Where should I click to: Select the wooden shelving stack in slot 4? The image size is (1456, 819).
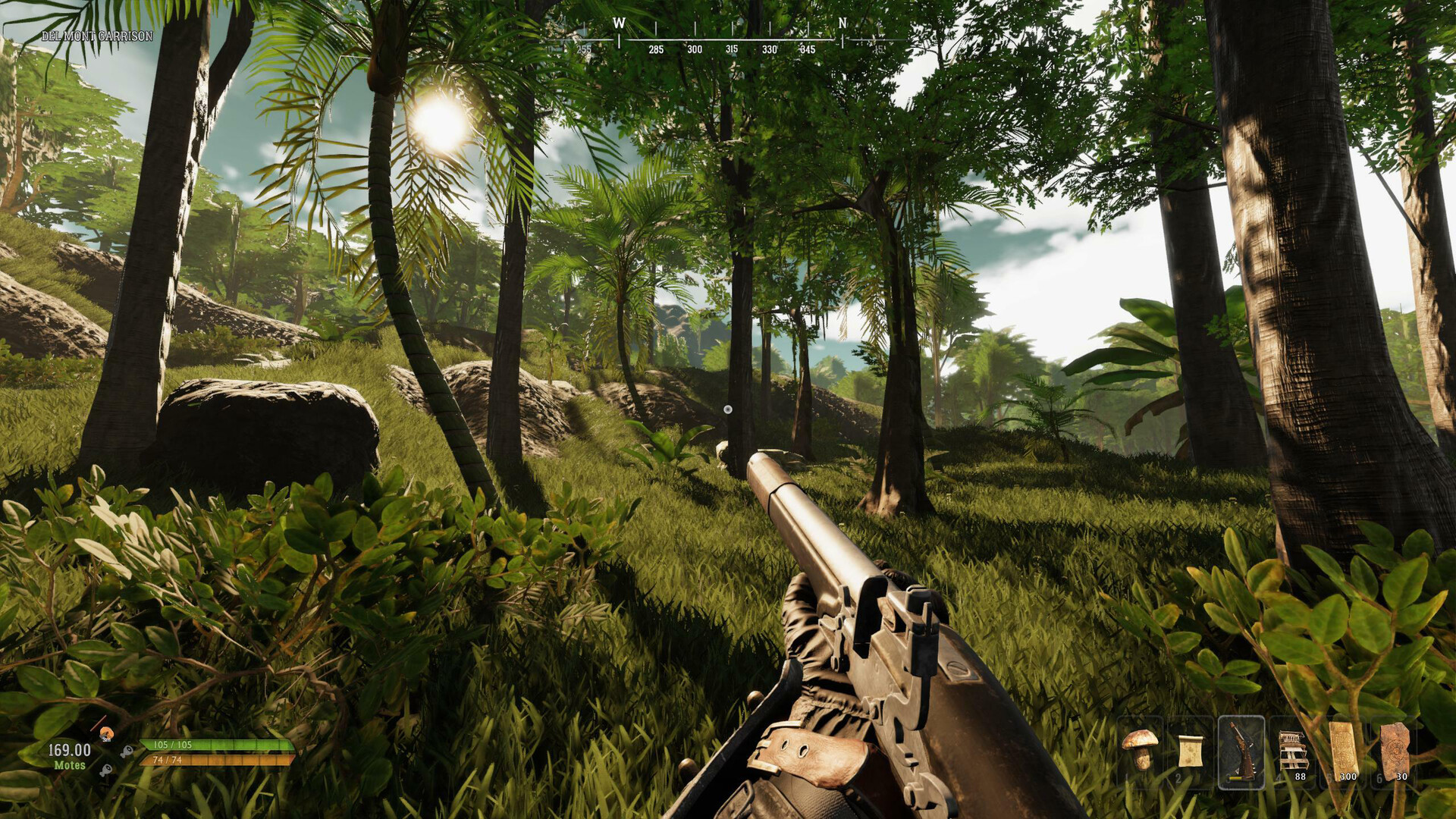pyautogui.click(x=1294, y=751)
